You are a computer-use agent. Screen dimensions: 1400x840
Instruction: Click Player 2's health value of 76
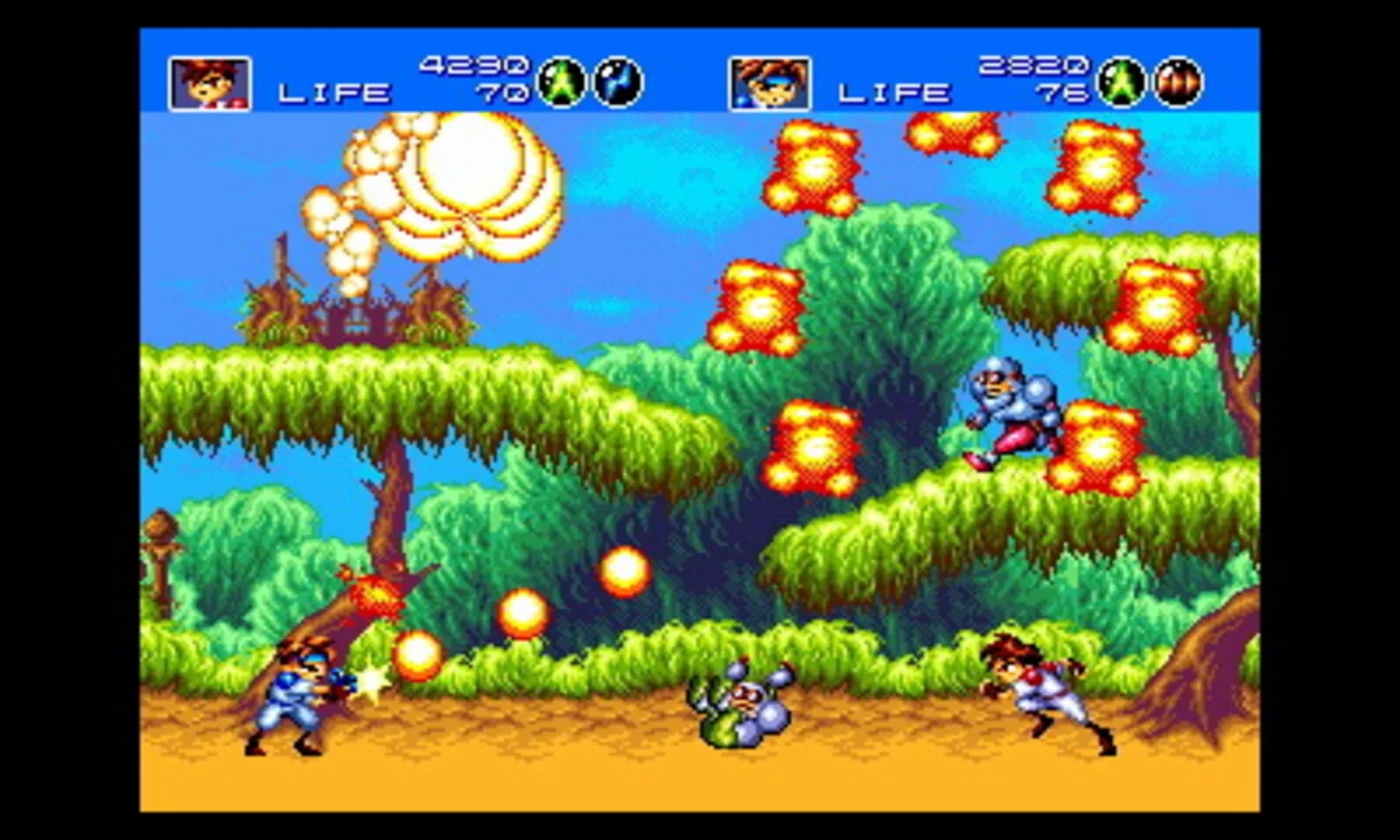1060,93
